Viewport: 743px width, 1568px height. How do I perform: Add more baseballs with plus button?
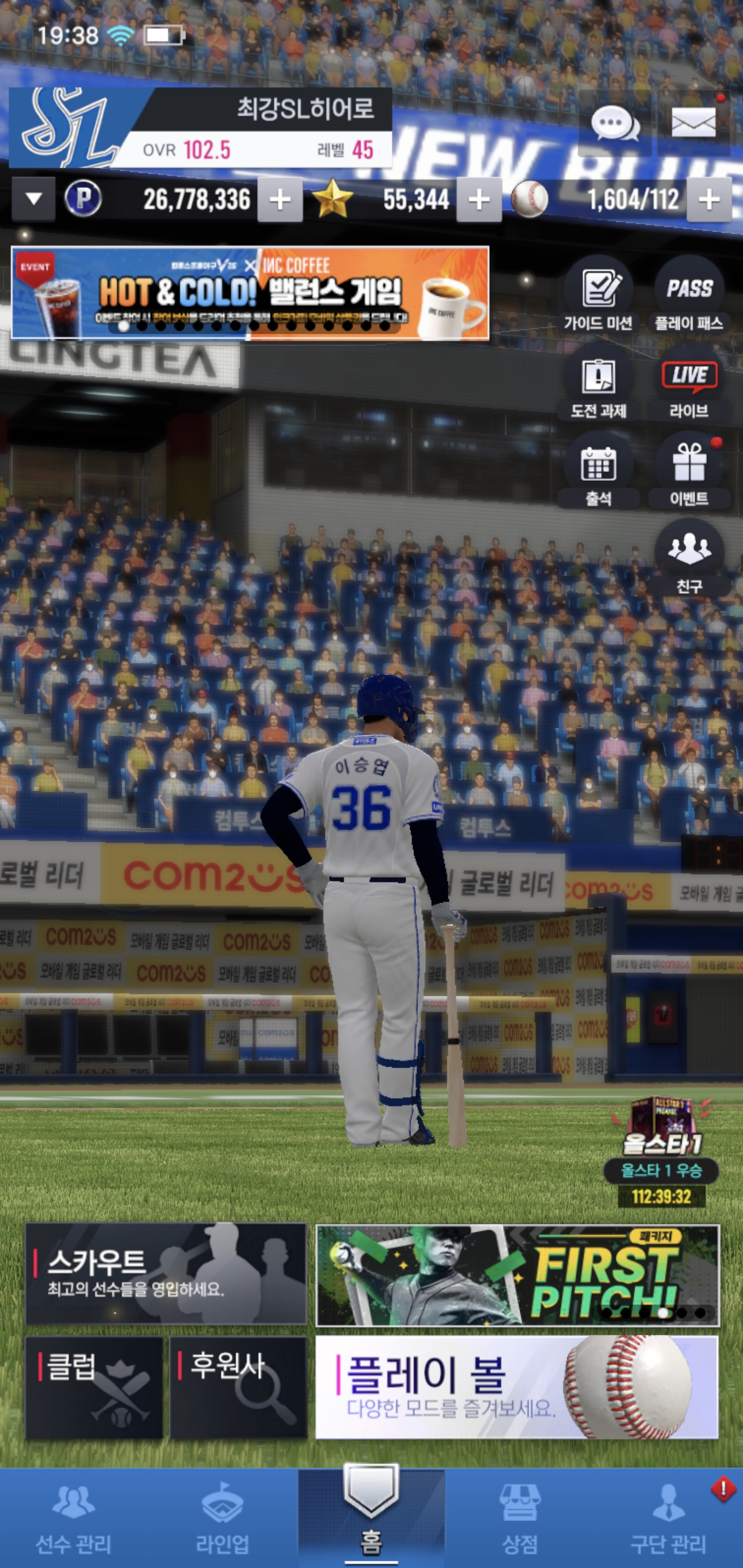click(x=709, y=200)
